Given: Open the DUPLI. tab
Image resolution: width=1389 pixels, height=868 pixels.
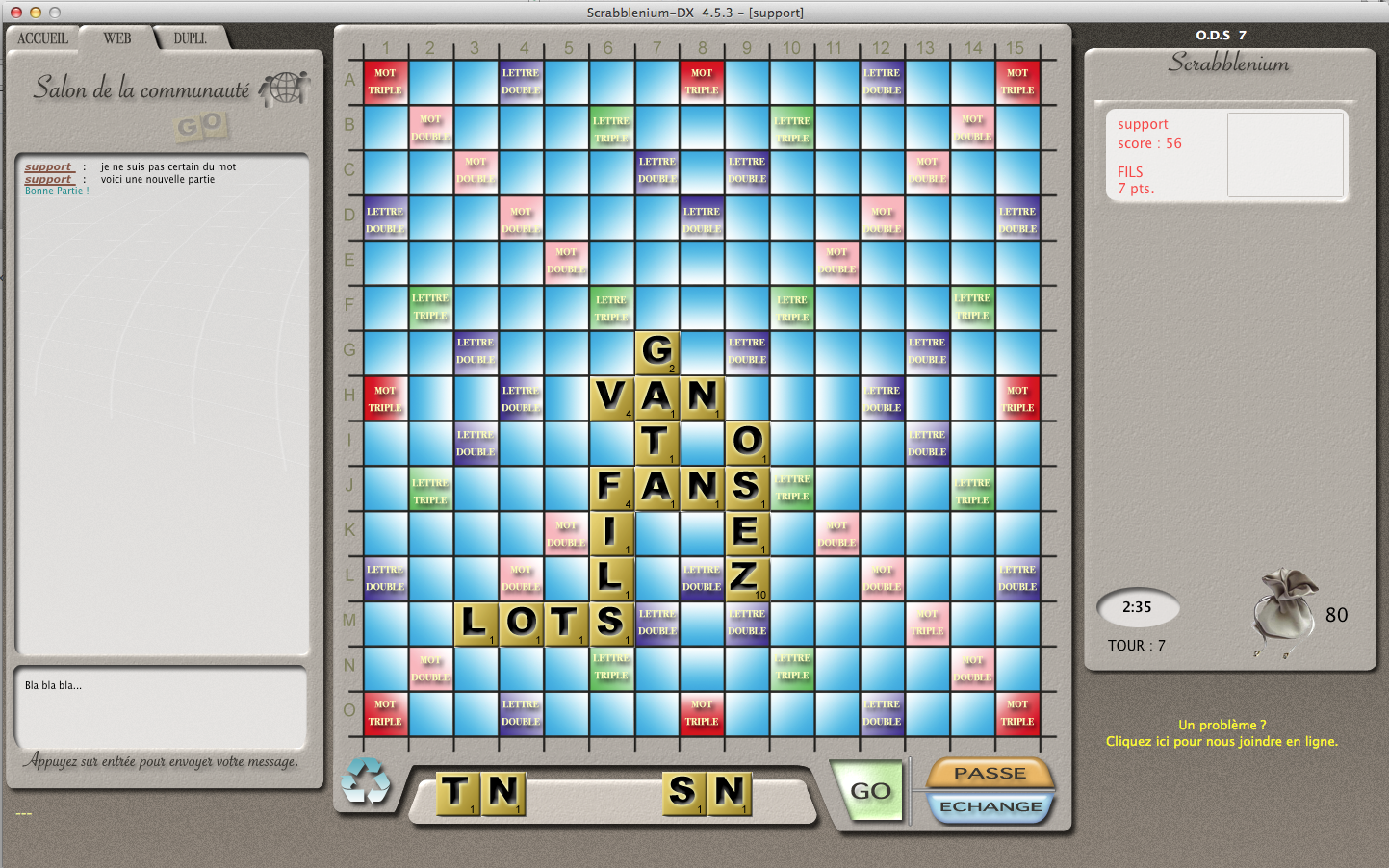Looking at the screenshot, I should point(189,38).
